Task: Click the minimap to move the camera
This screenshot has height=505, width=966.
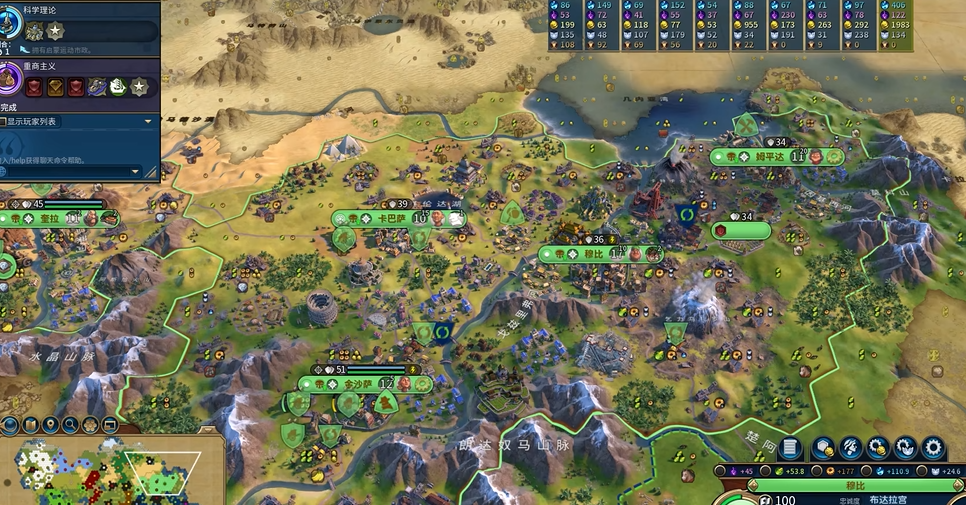Action: click(x=110, y=470)
